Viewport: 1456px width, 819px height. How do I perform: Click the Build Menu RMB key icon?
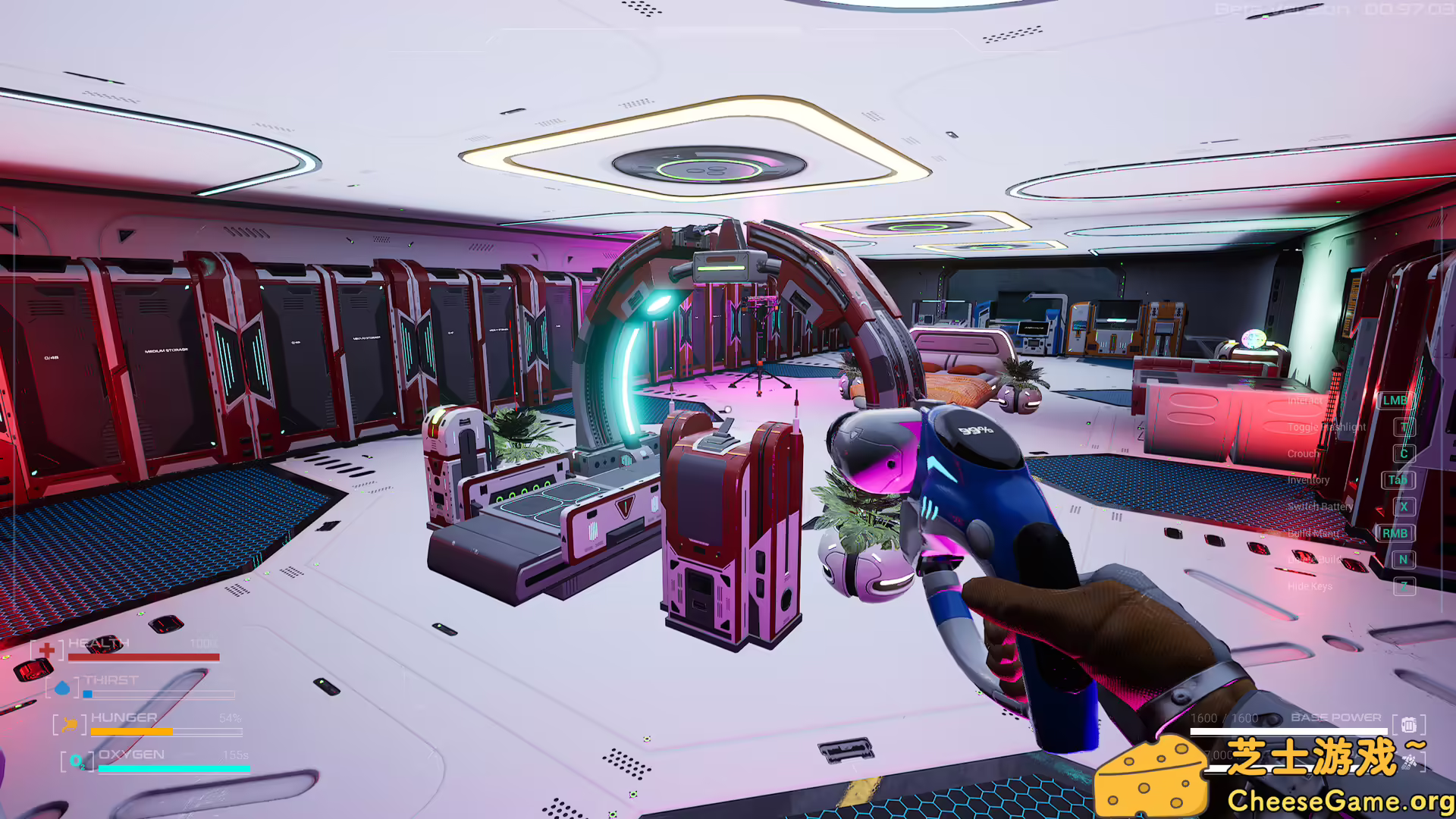(1395, 533)
